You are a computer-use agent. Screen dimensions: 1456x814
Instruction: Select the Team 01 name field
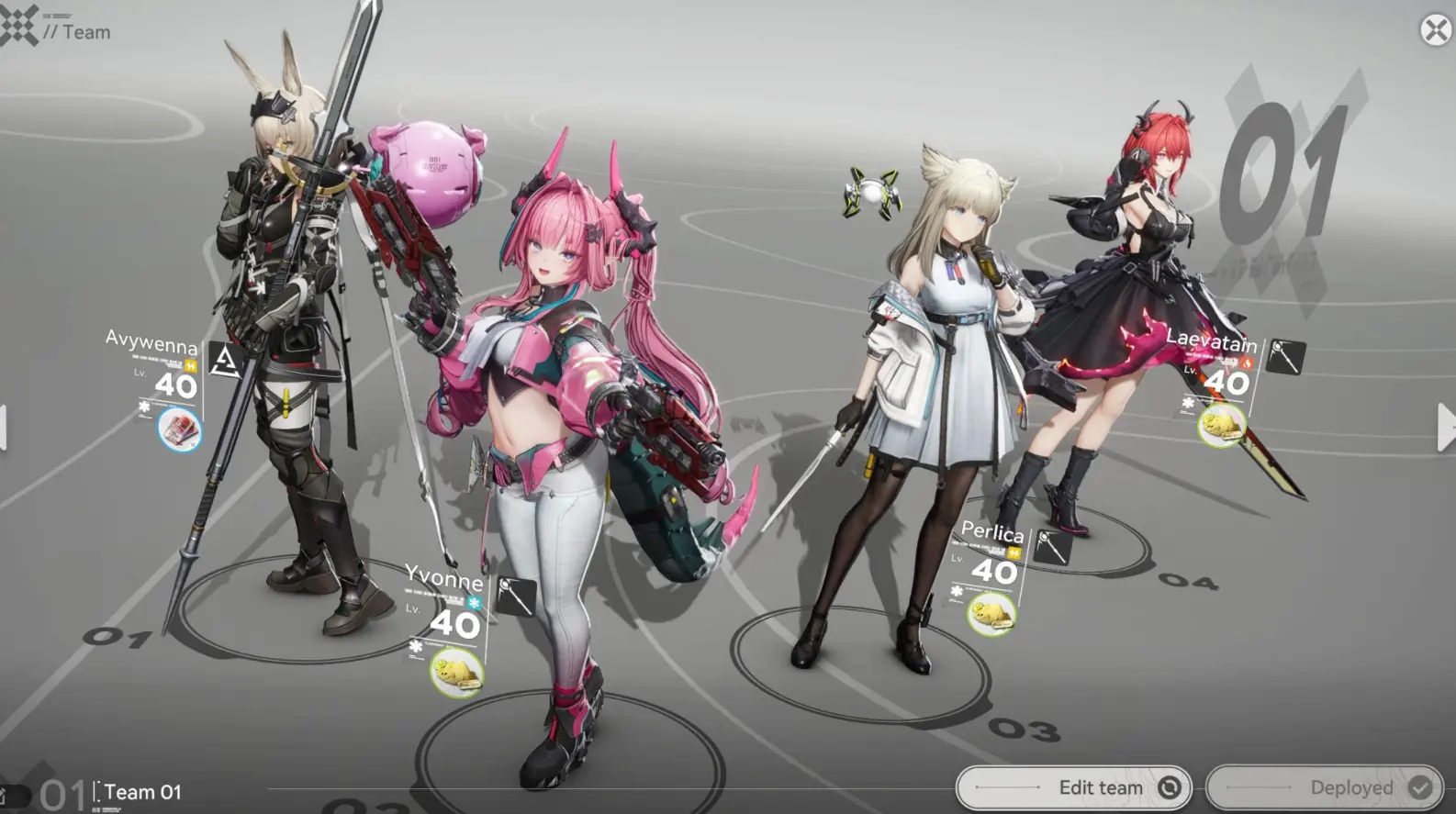point(142,791)
